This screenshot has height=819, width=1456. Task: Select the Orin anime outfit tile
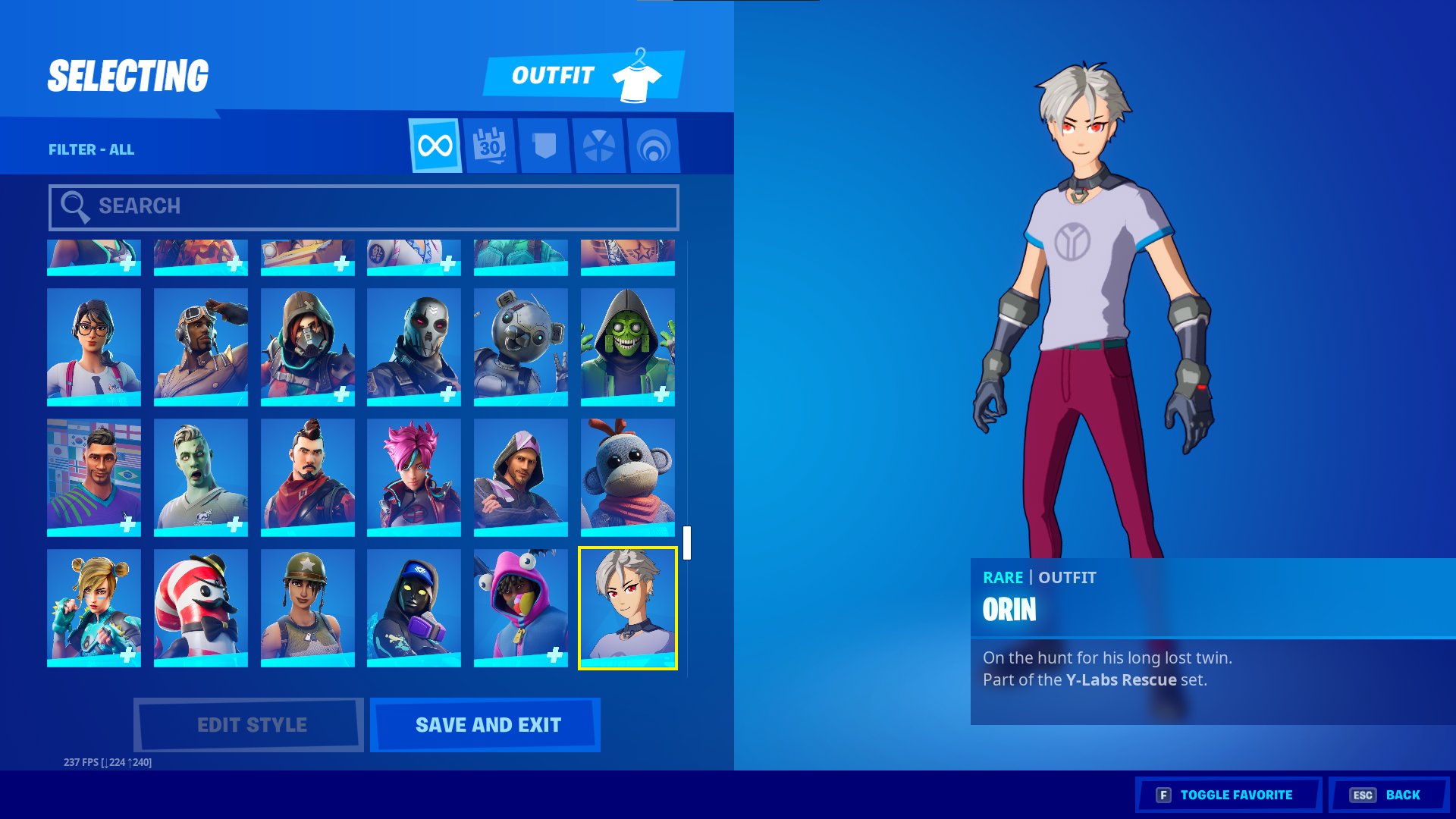pos(627,608)
